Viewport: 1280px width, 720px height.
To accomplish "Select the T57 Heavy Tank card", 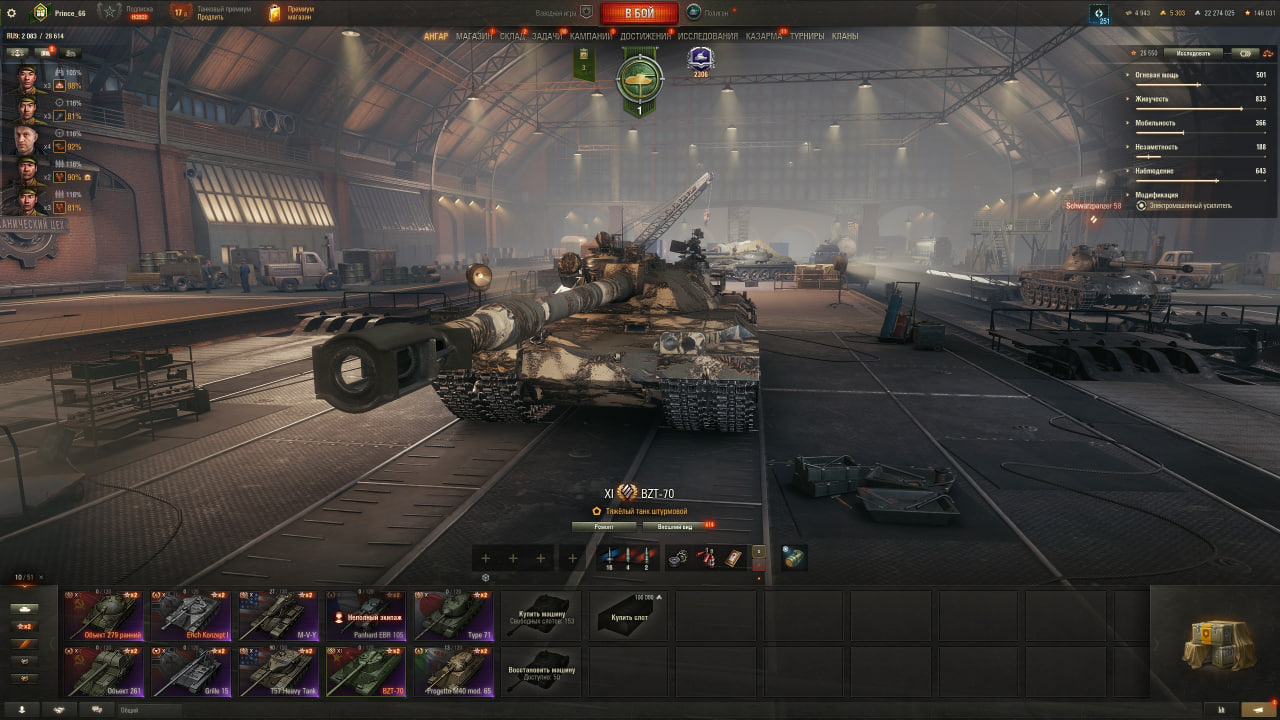I will pos(279,671).
